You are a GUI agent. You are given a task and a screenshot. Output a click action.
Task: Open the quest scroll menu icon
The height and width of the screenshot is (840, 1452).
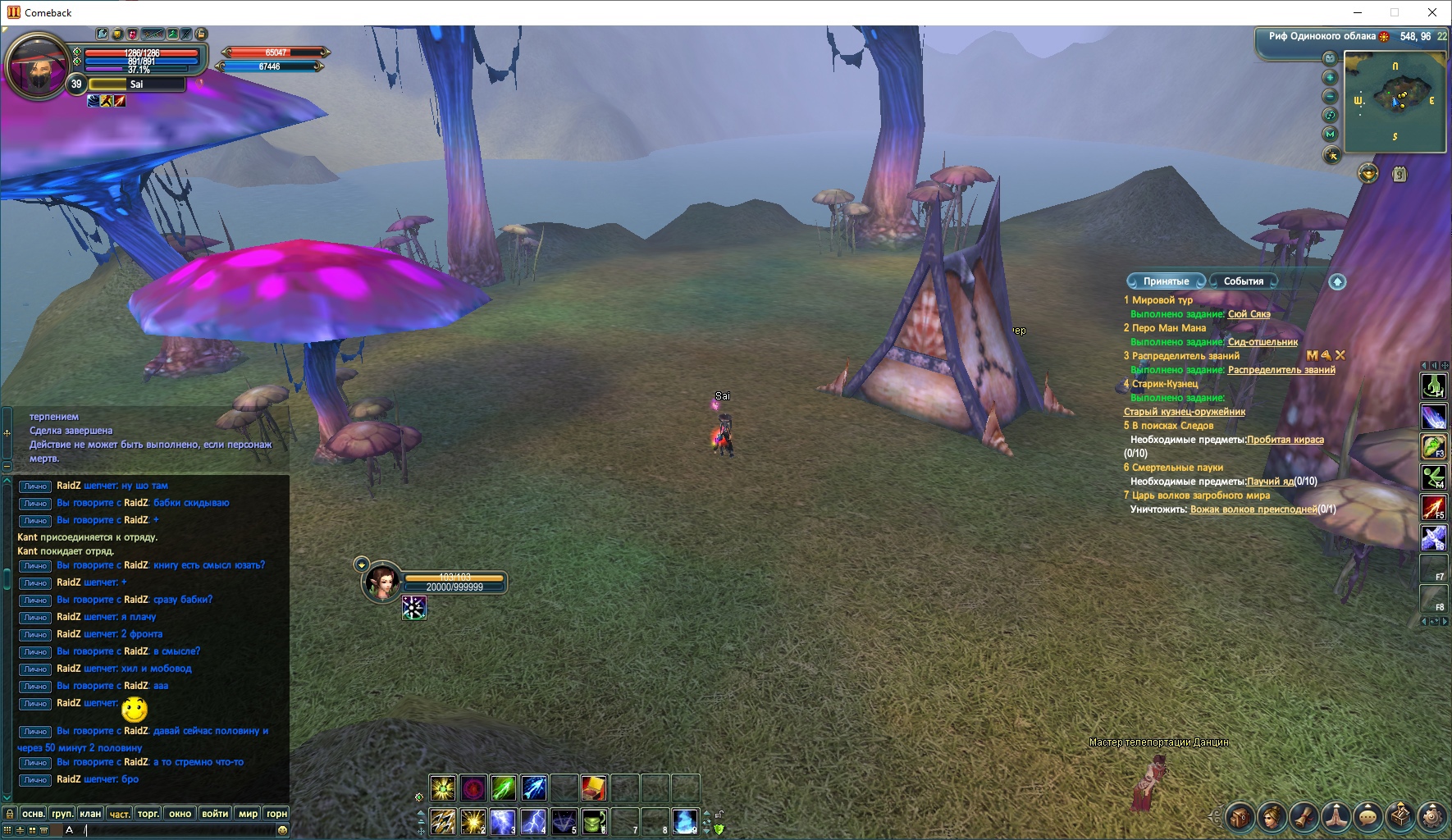(1304, 817)
